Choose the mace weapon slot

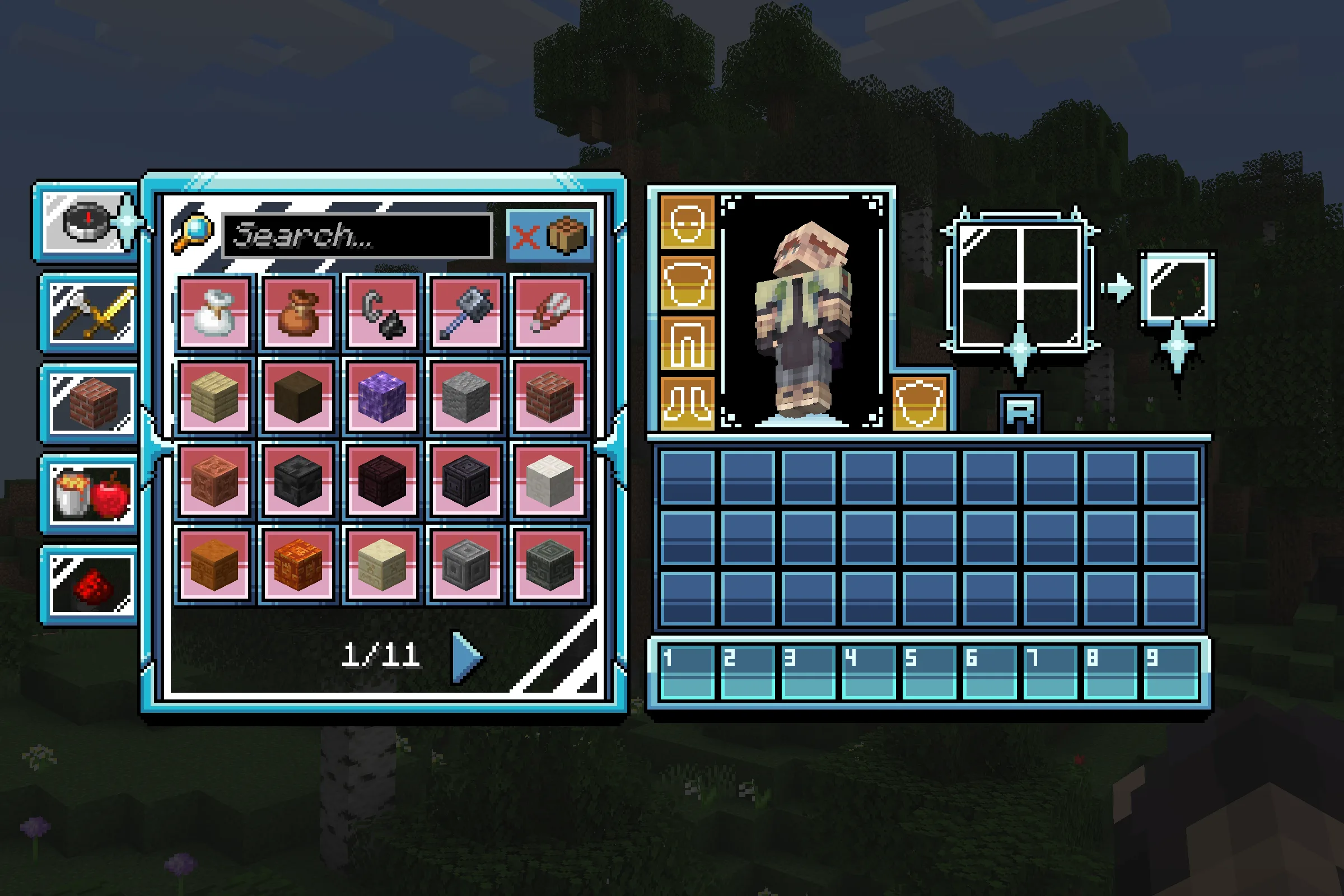point(466,312)
